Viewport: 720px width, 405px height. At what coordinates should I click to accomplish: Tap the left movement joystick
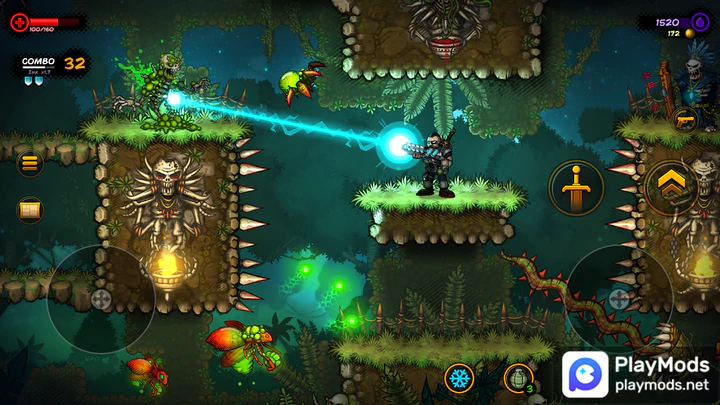coord(100,298)
